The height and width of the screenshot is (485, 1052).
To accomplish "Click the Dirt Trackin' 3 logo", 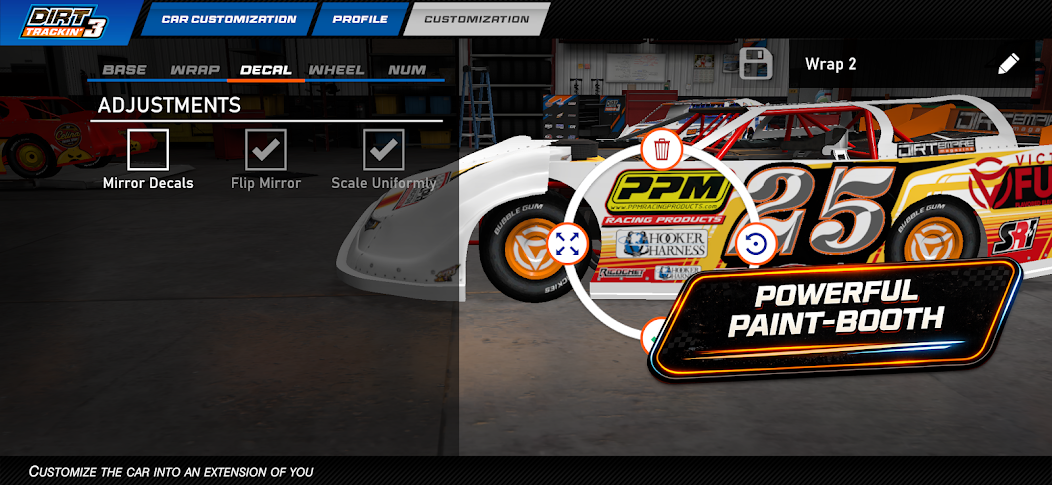I will point(65,21).
